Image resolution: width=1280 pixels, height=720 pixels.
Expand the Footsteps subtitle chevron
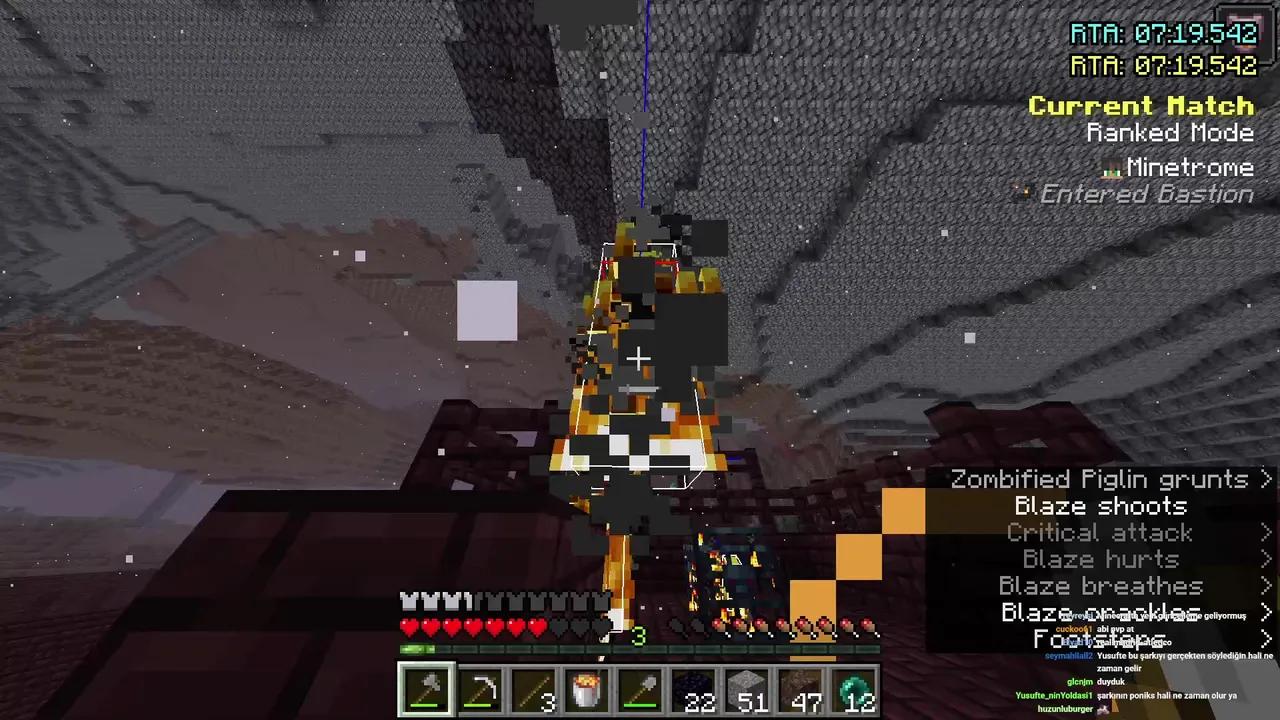[1267, 639]
